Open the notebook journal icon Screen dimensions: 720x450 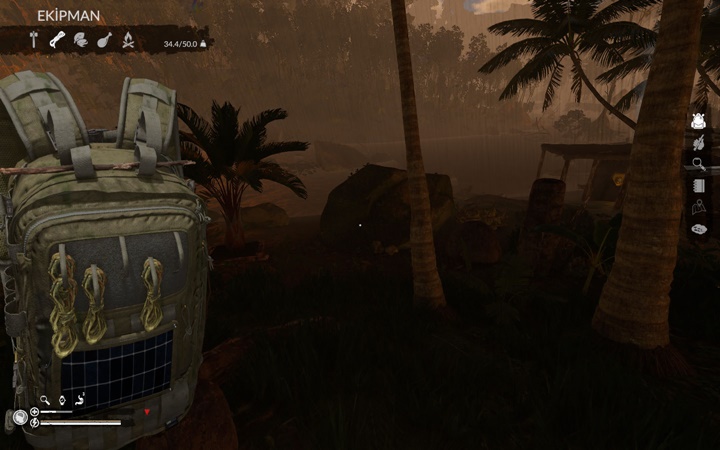click(699, 186)
